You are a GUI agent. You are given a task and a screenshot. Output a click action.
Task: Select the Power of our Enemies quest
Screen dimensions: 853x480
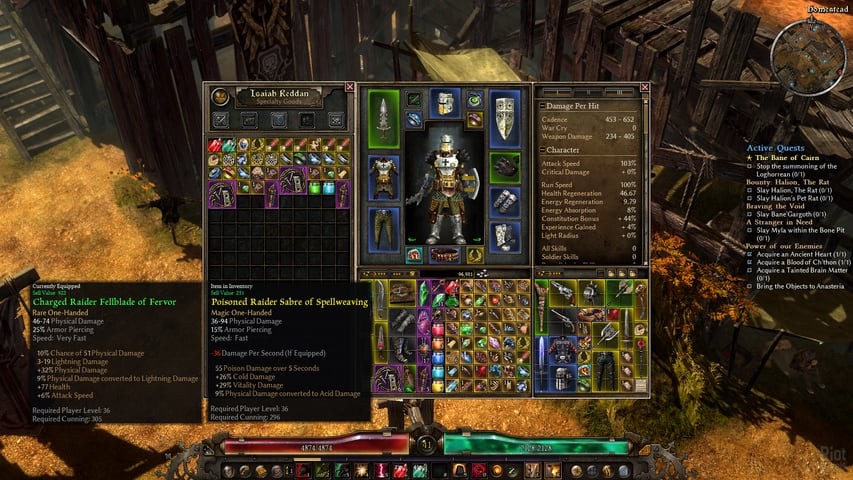pyautogui.click(x=792, y=245)
